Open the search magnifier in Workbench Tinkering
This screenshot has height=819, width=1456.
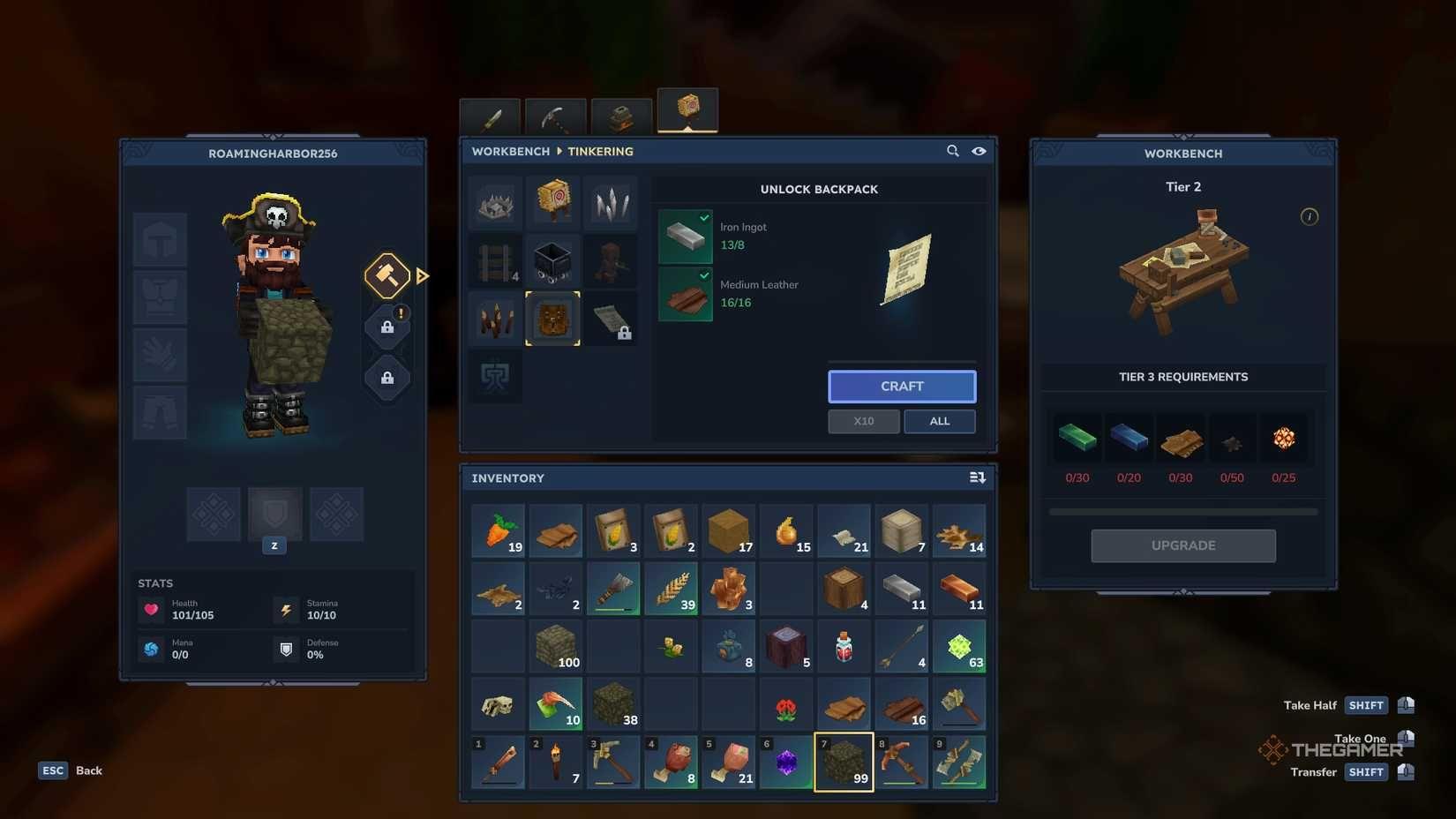953,151
